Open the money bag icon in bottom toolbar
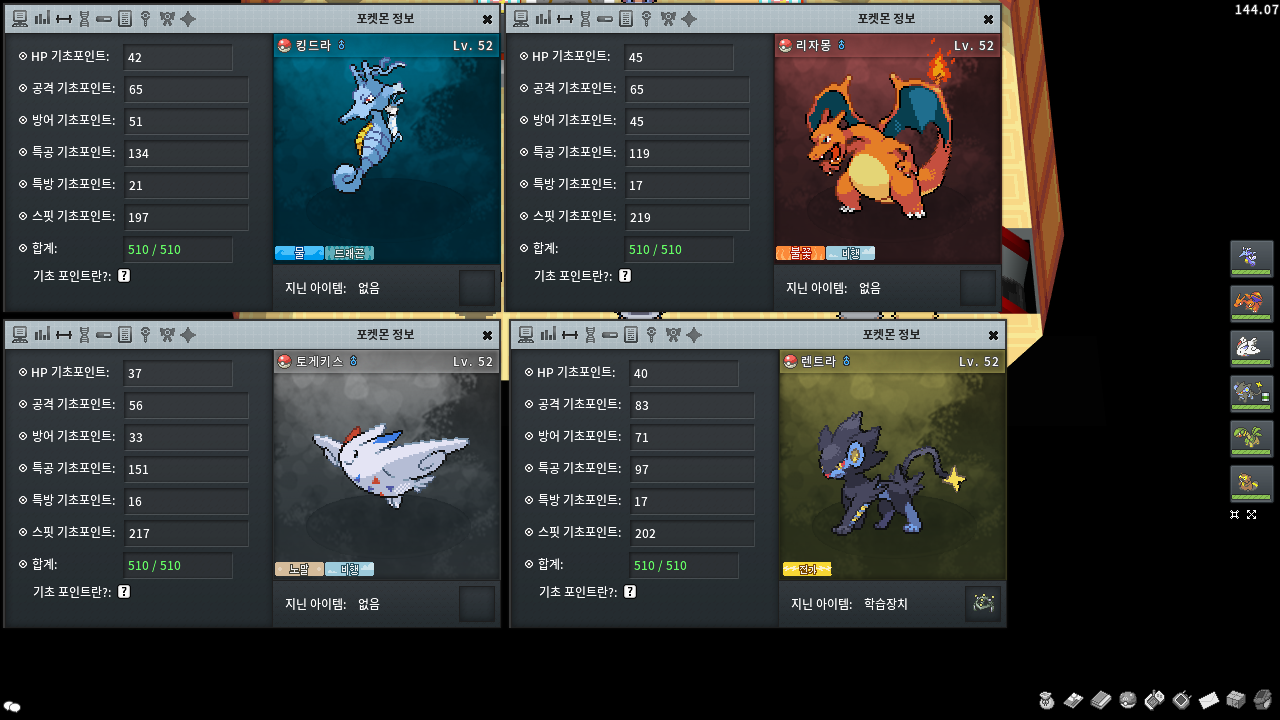The width and height of the screenshot is (1280, 720). [x=1046, y=700]
